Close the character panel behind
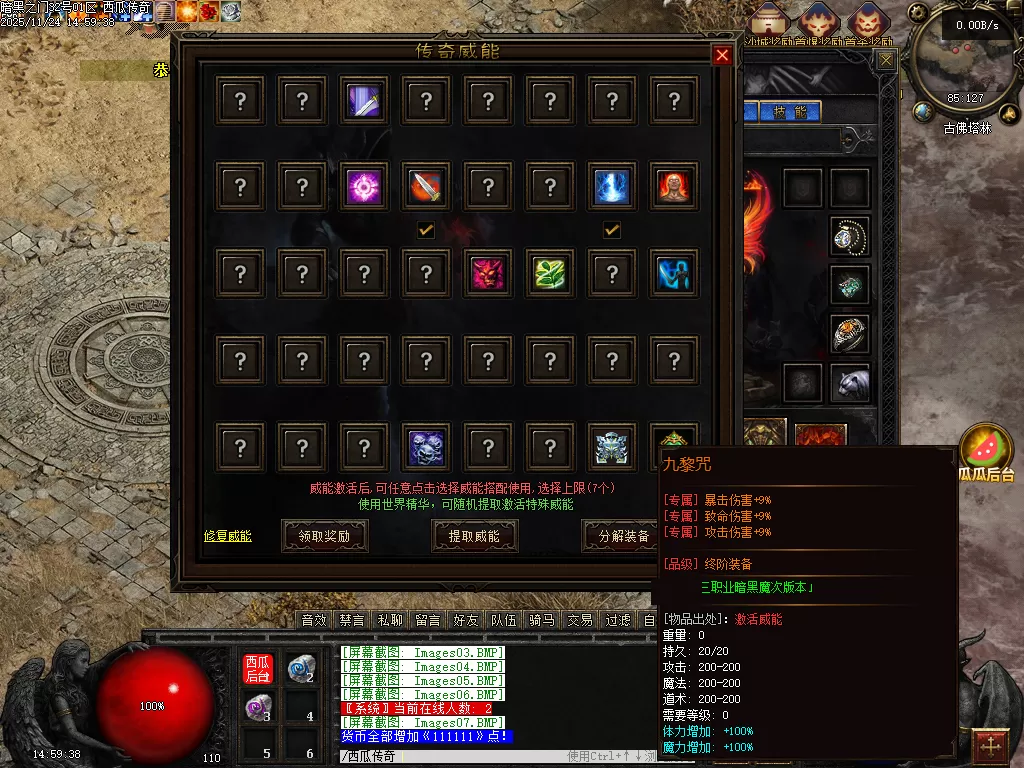The width and height of the screenshot is (1024, 768). (886, 60)
